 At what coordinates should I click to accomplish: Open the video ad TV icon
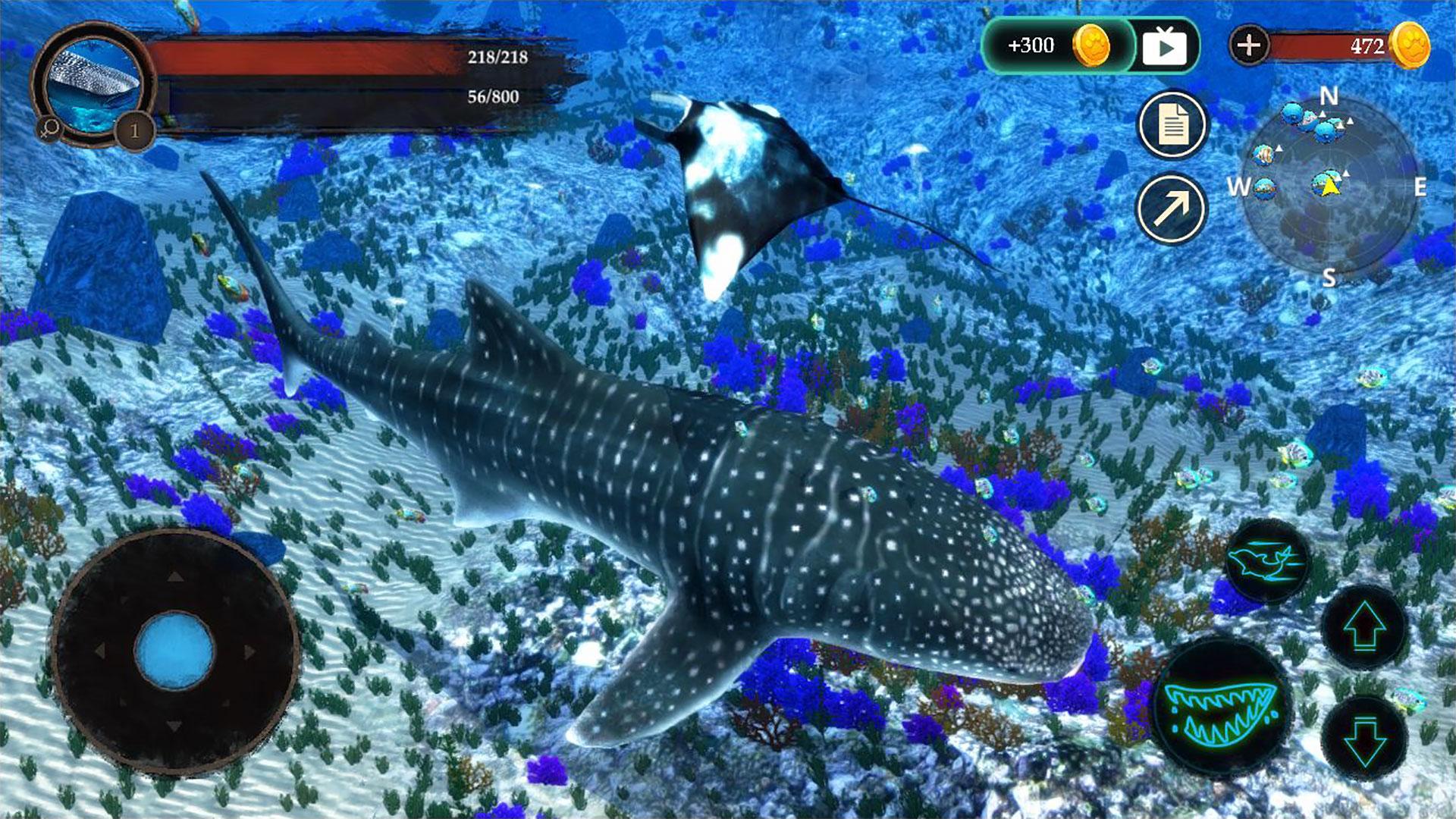(1169, 46)
